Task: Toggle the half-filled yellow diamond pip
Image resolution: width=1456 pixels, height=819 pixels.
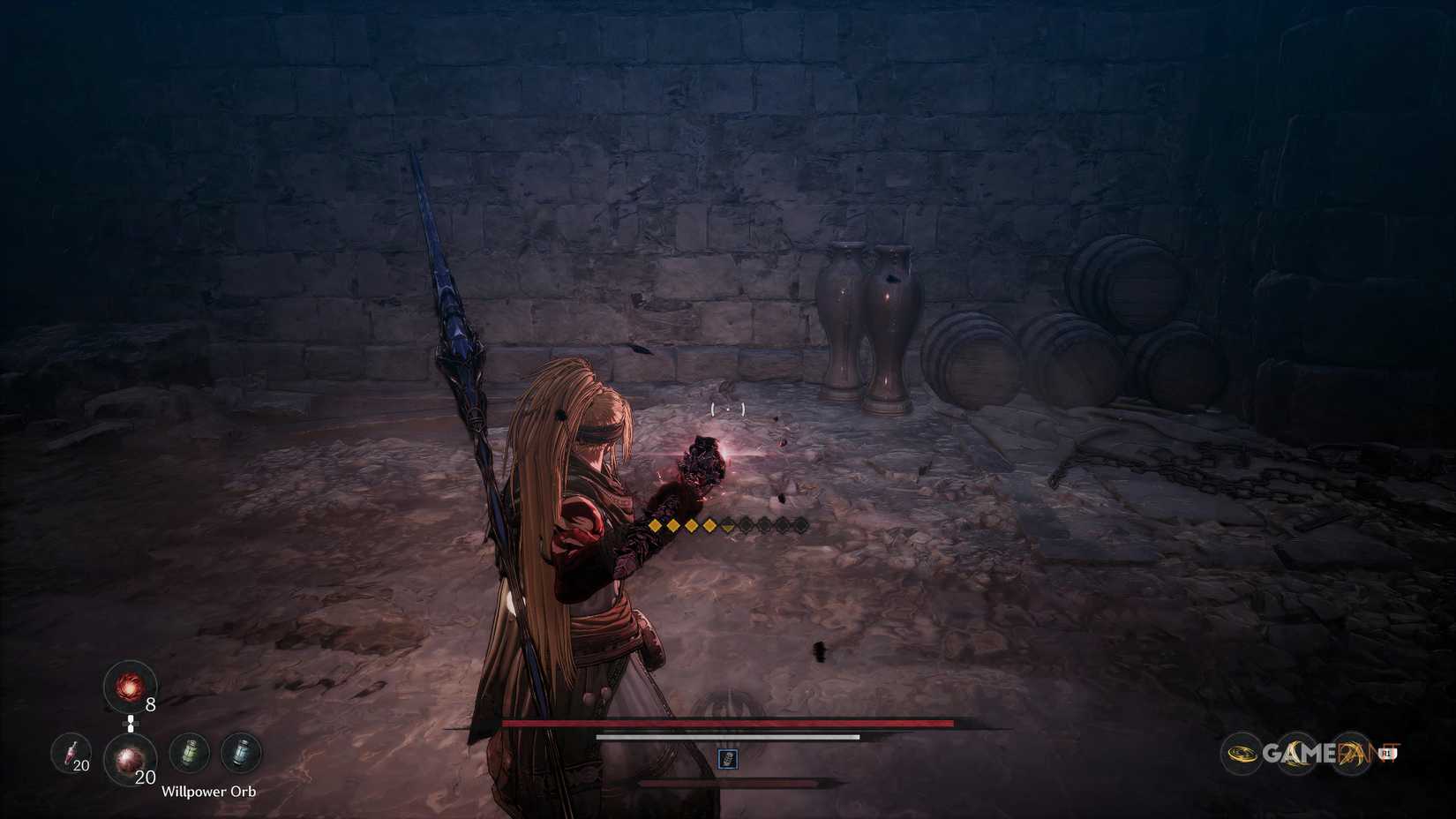Action: (x=727, y=525)
